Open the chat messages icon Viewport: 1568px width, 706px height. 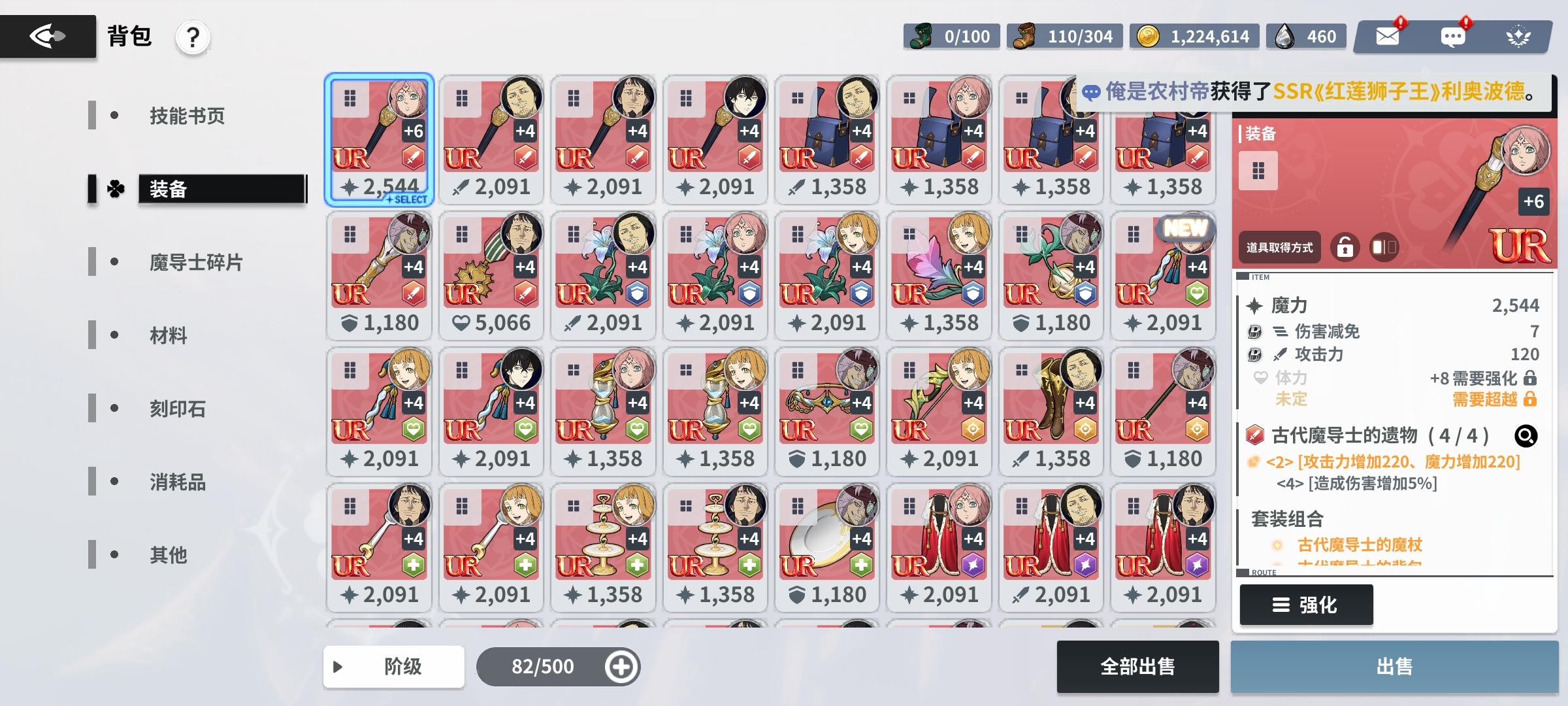coord(1453,37)
